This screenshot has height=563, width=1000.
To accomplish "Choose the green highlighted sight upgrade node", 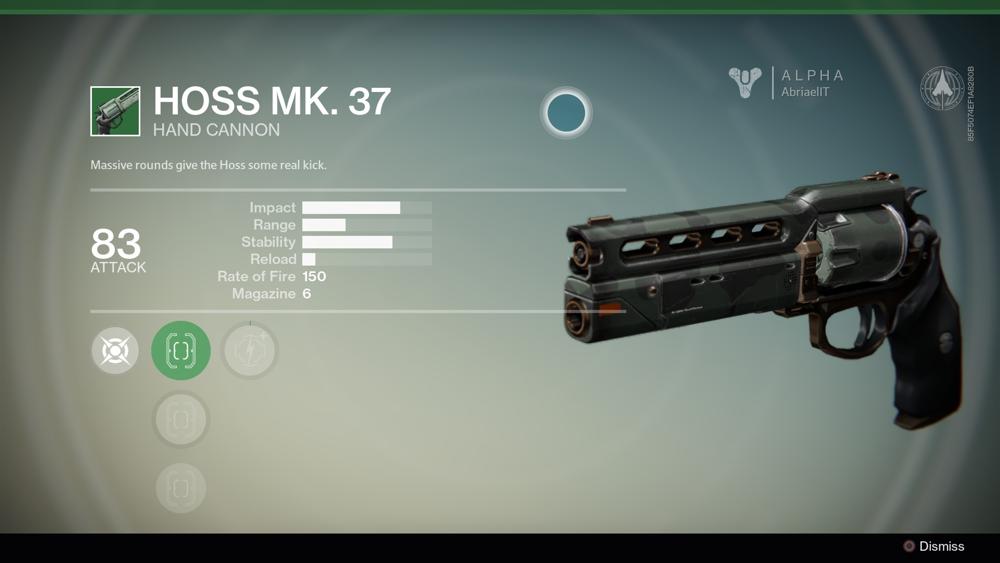I will [181, 351].
